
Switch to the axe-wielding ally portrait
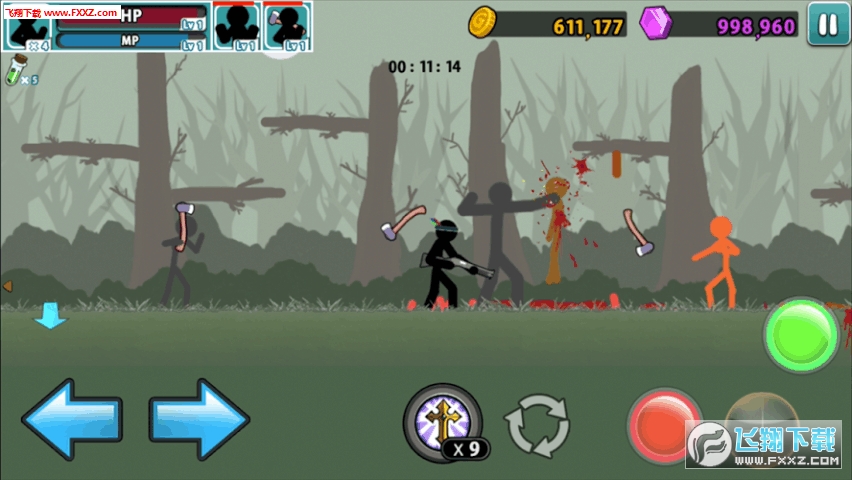coord(288,26)
